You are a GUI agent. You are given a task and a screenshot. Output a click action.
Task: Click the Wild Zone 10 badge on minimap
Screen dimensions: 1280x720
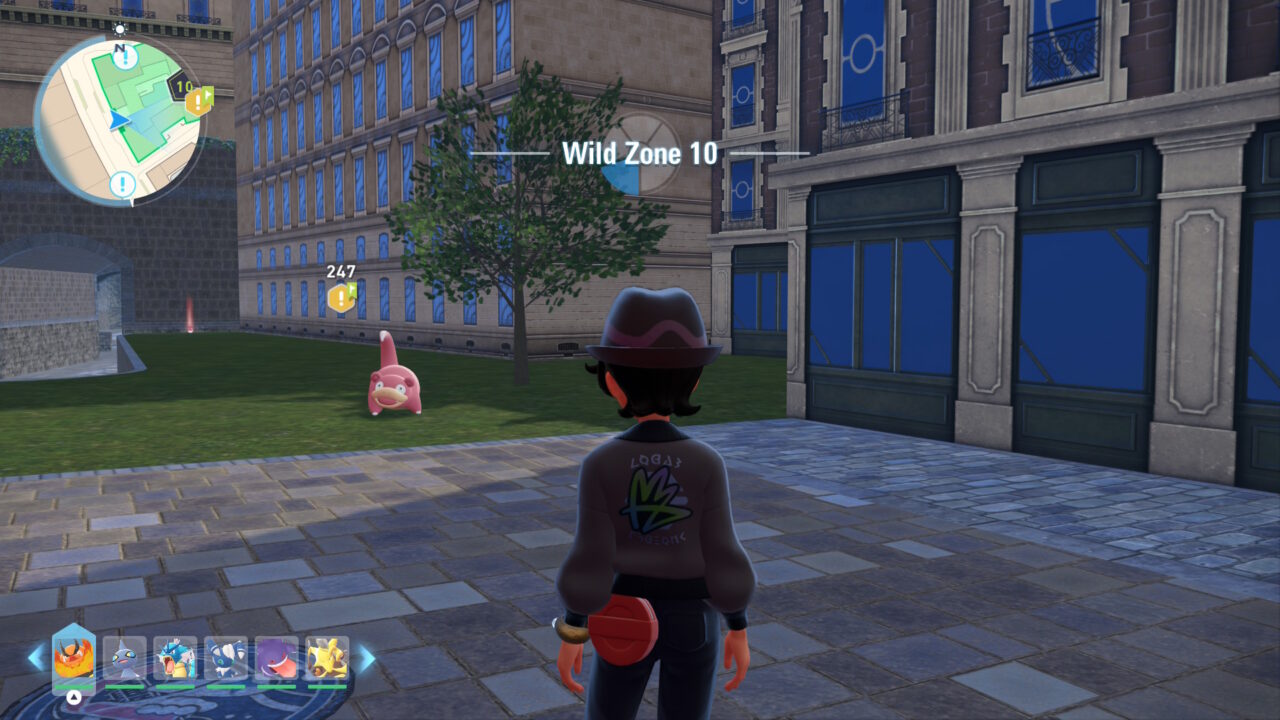click(182, 87)
